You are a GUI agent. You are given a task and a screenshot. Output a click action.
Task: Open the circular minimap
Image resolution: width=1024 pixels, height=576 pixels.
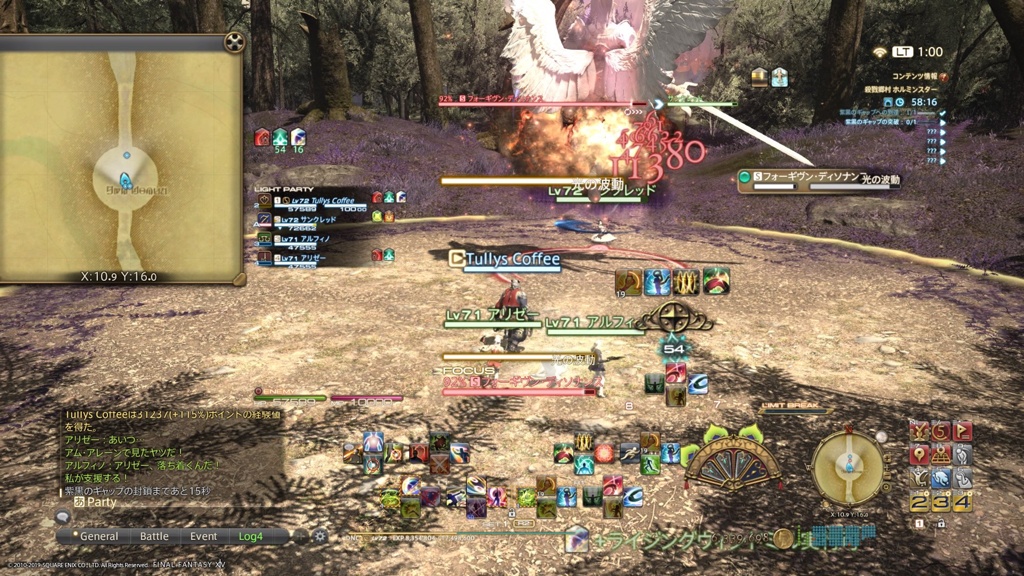[x=847, y=467]
